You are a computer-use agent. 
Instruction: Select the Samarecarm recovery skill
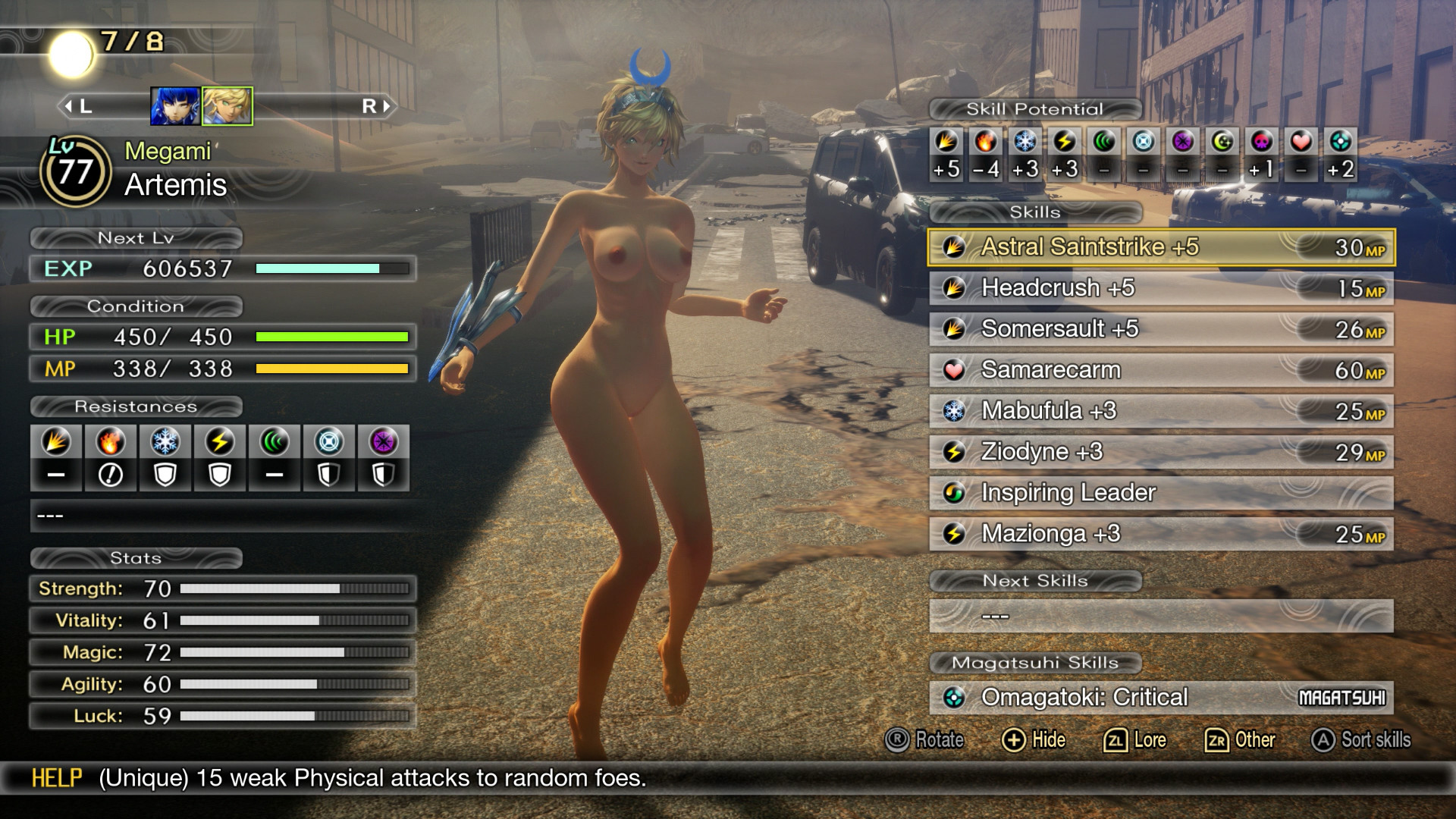tap(1160, 370)
